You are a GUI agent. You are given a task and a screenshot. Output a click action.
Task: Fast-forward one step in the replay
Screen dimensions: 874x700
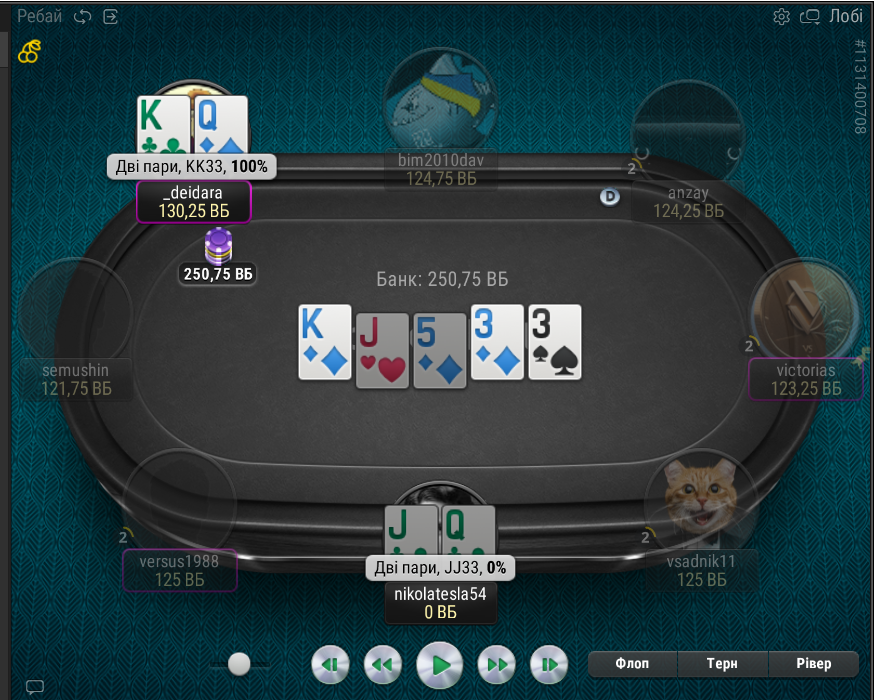(x=497, y=664)
